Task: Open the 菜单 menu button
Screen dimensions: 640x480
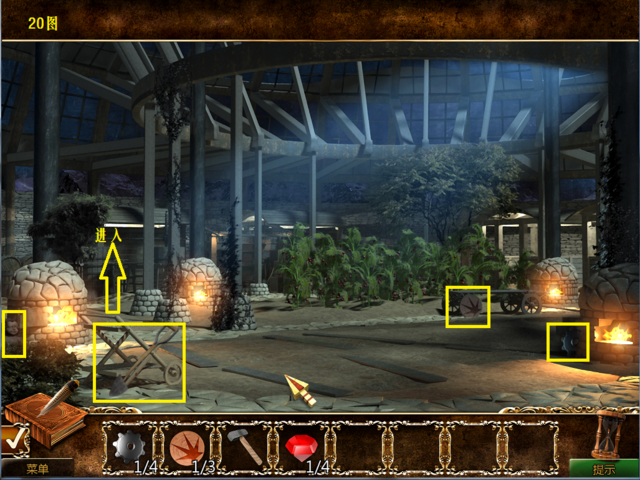Action: [x=37, y=468]
